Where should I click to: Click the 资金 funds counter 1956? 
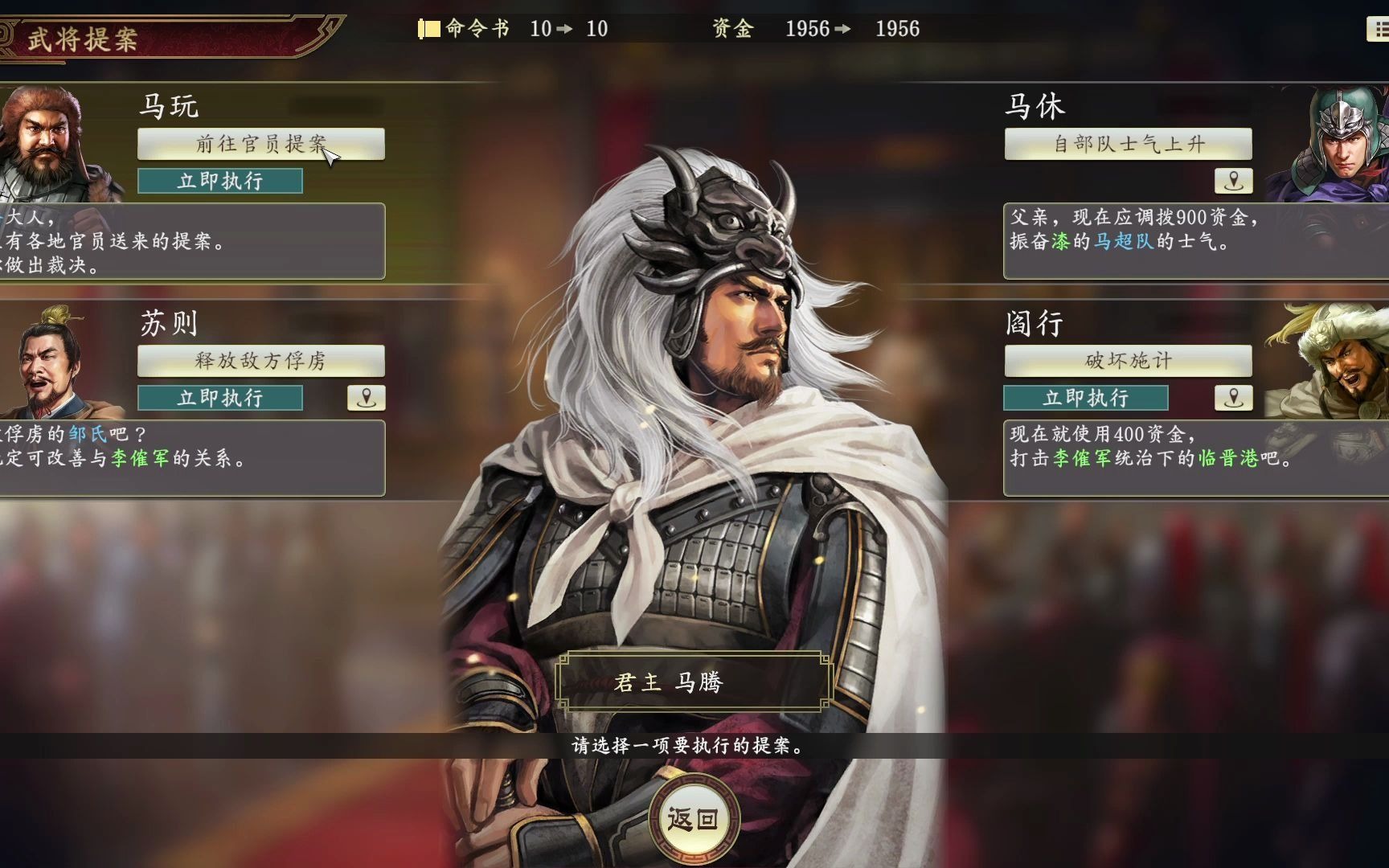806,29
